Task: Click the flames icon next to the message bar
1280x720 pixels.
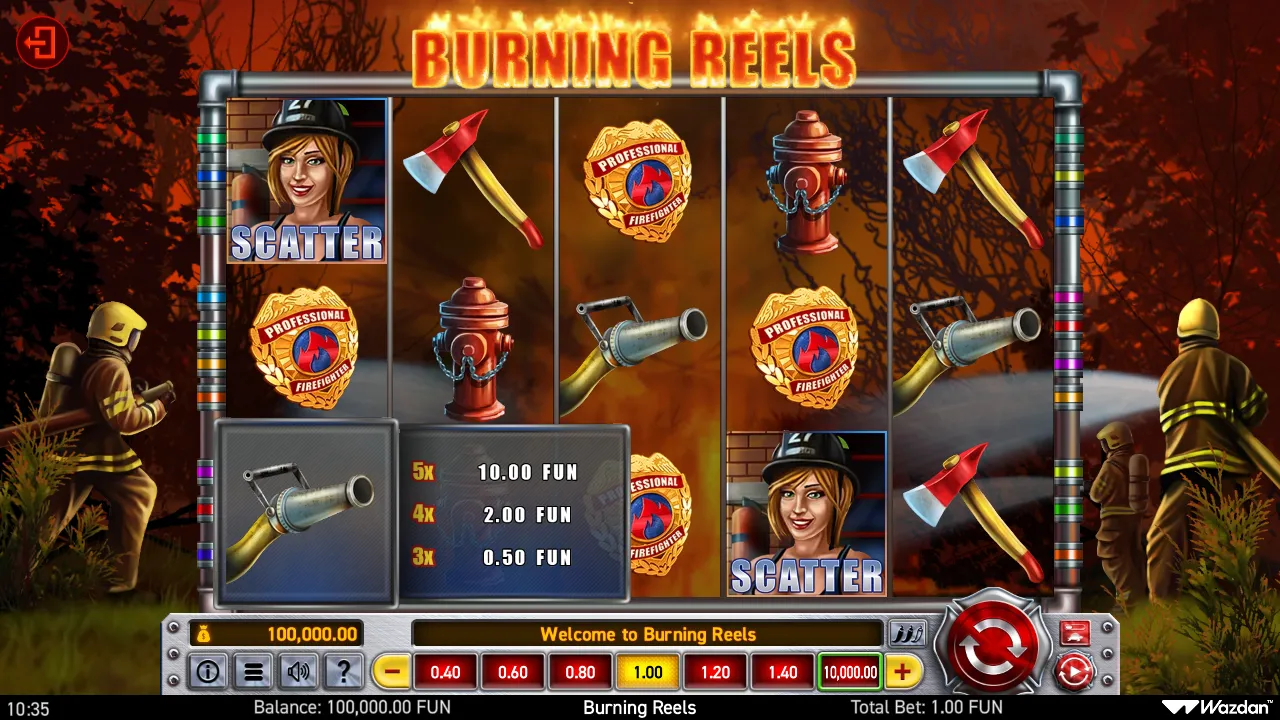Action: pyautogui.click(x=910, y=633)
